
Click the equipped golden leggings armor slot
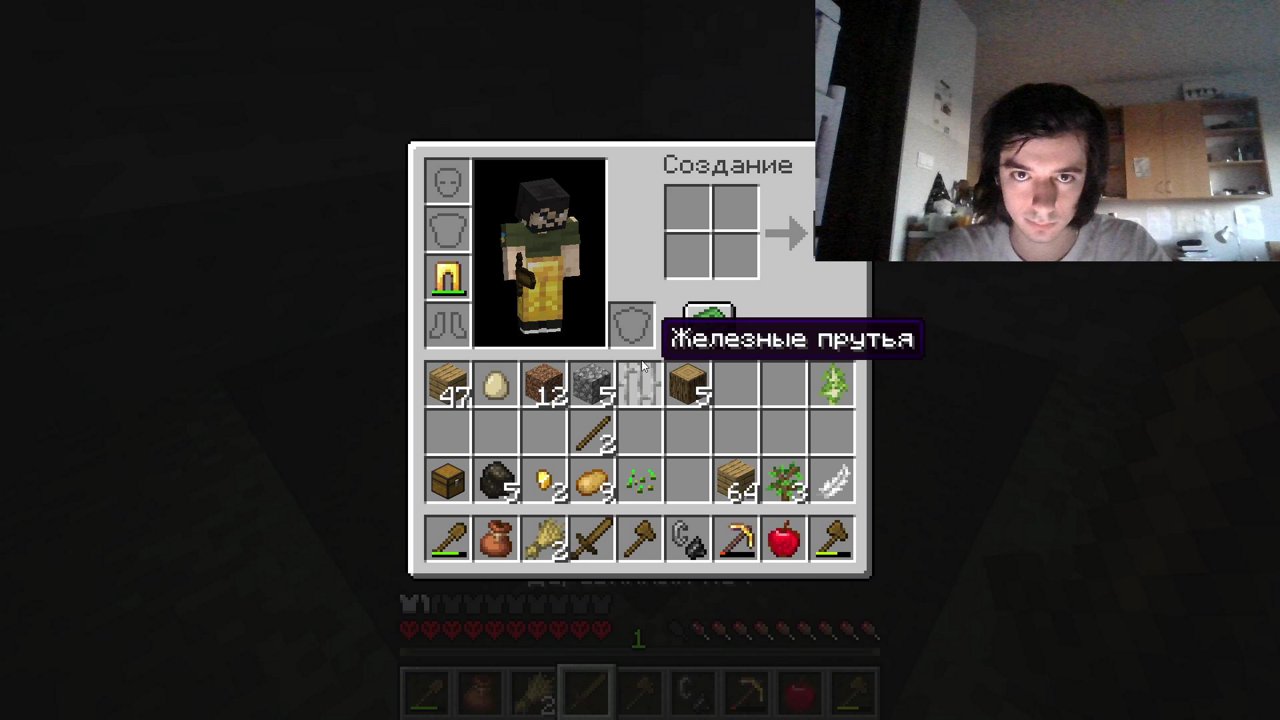pos(447,277)
